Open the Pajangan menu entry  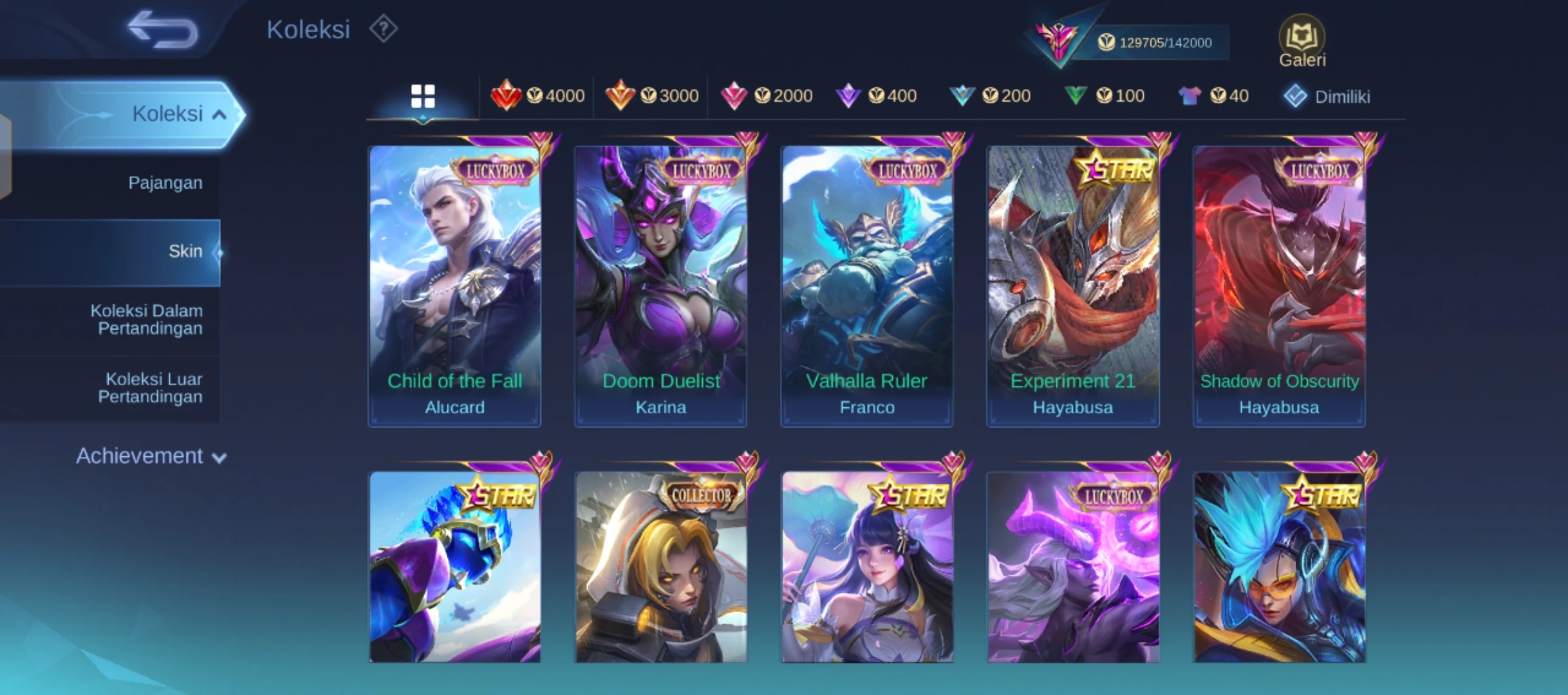tap(165, 183)
